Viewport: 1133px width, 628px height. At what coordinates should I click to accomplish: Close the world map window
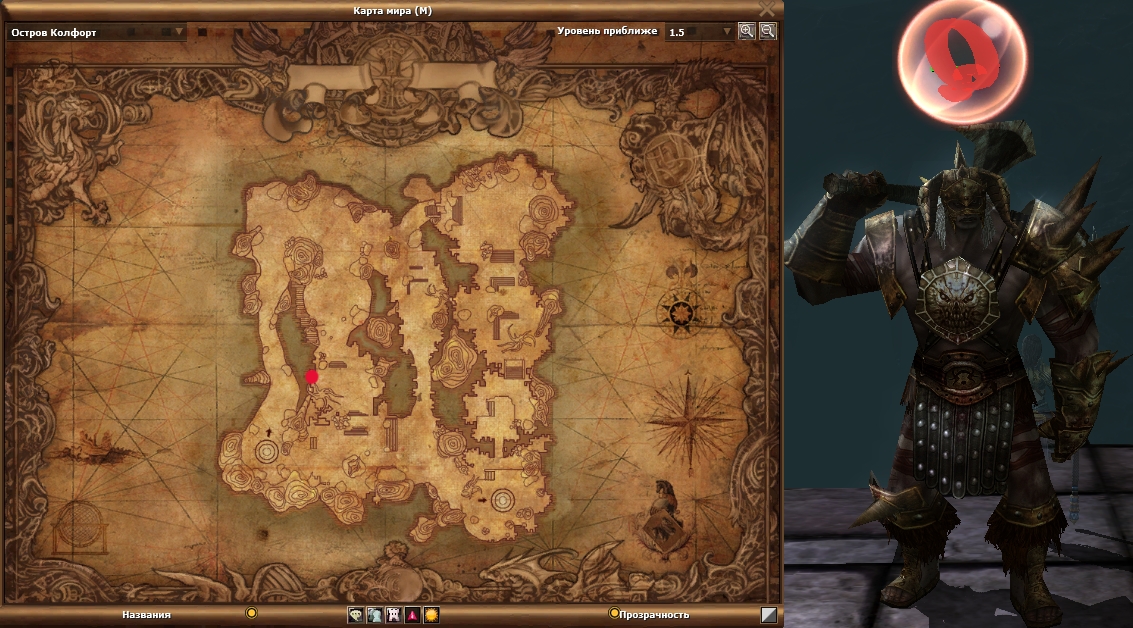[x=767, y=8]
